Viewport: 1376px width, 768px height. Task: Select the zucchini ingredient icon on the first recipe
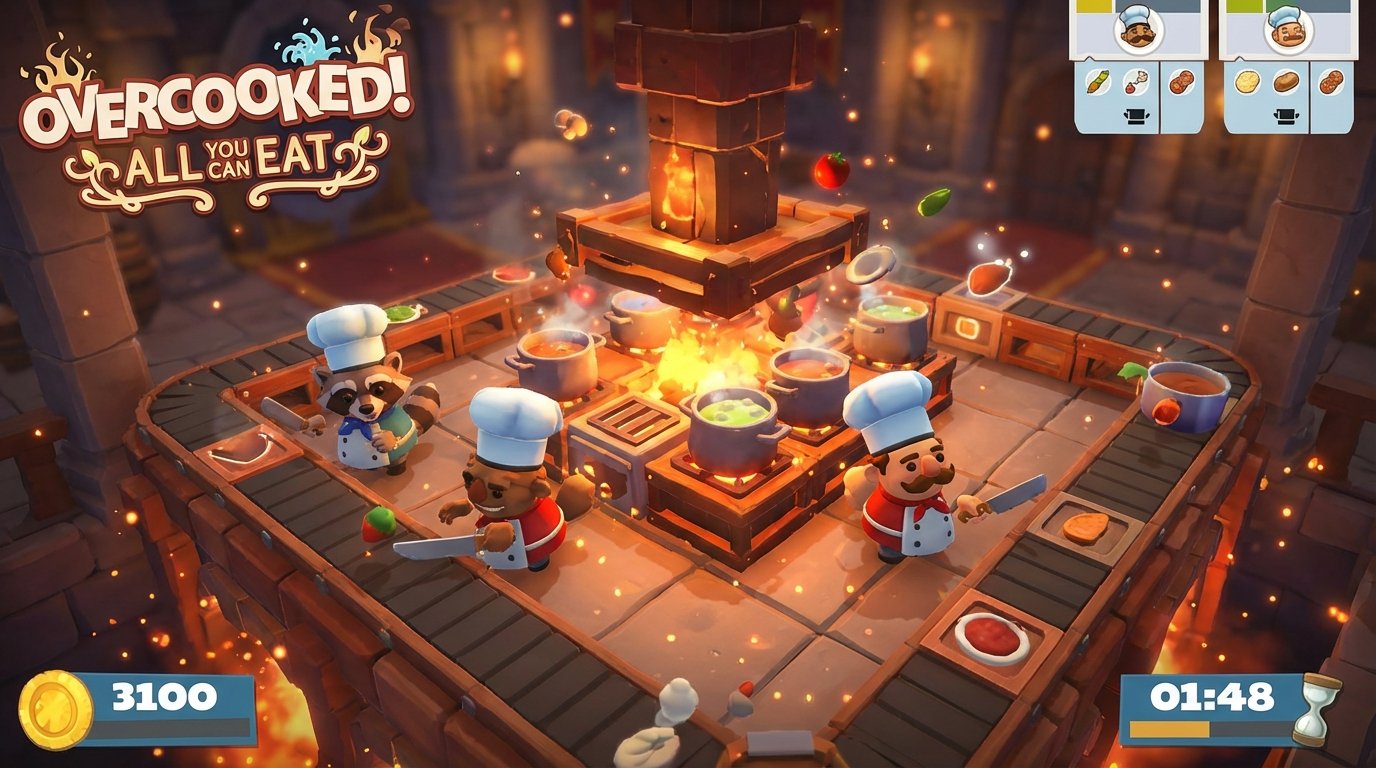(x=1098, y=81)
